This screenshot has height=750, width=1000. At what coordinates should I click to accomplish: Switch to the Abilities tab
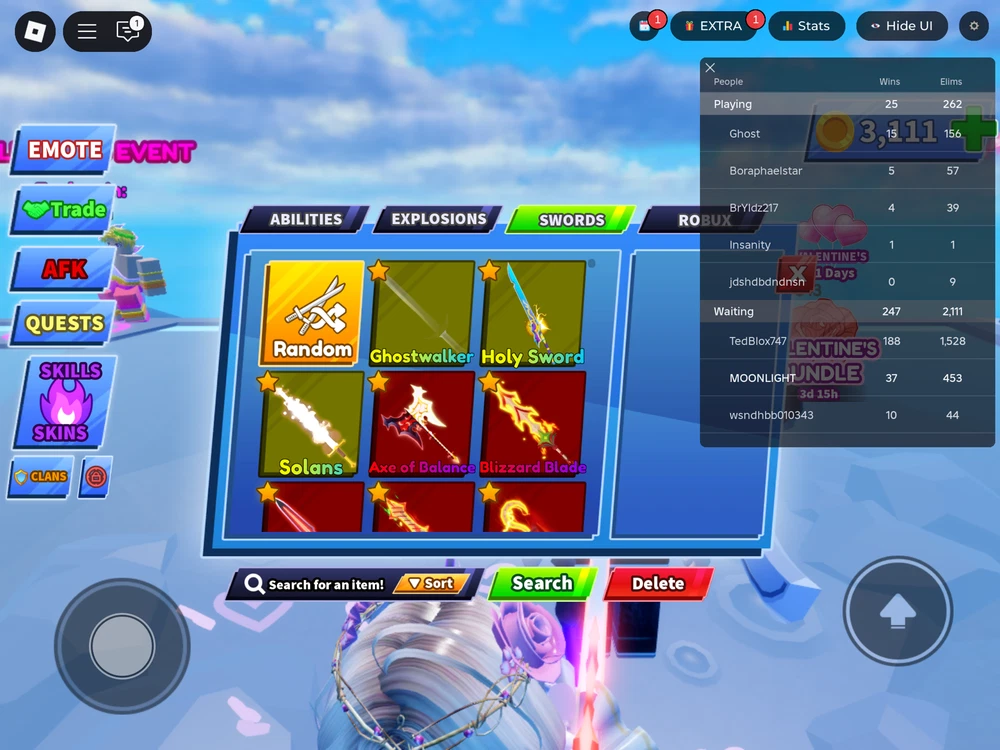pos(305,220)
